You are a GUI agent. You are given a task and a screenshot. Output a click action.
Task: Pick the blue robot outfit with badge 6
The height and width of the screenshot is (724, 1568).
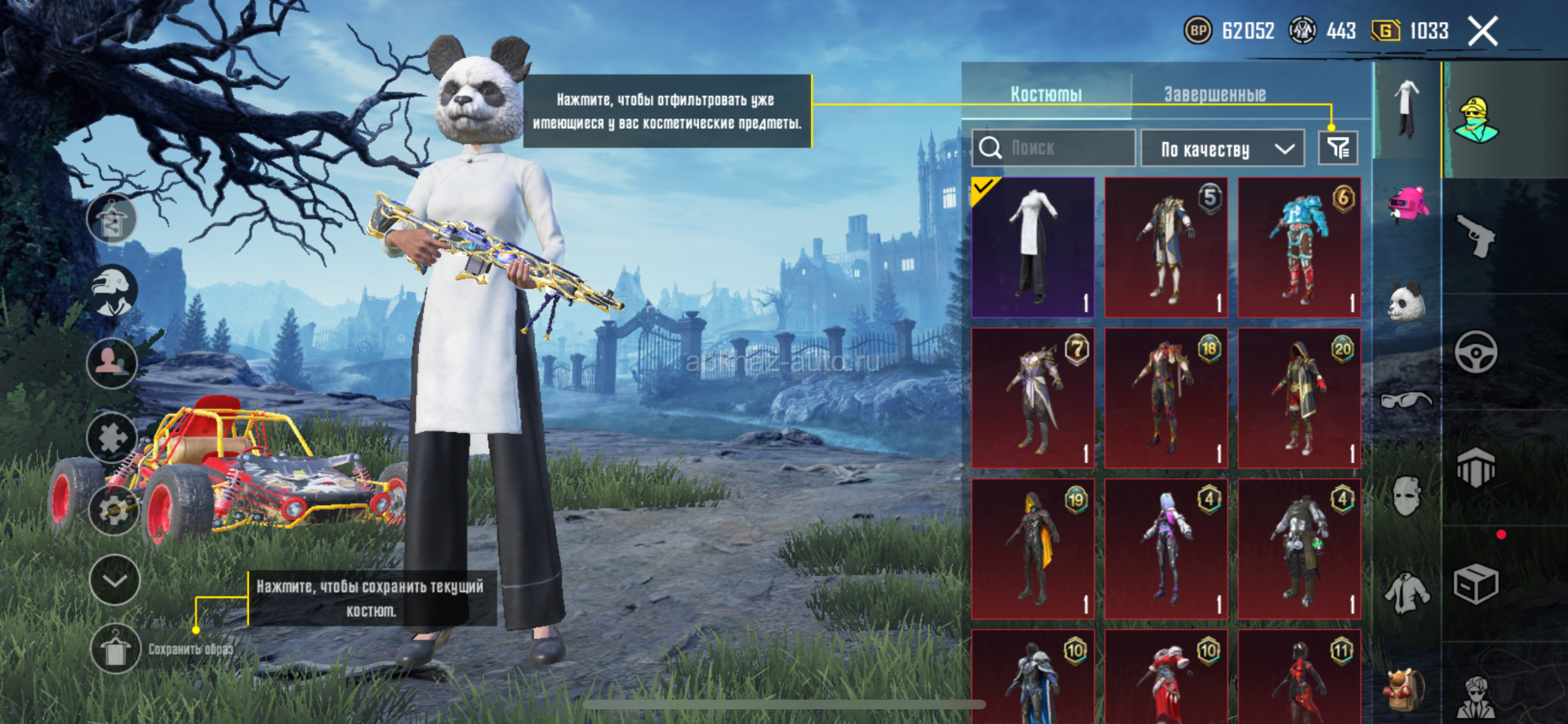click(1299, 247)
